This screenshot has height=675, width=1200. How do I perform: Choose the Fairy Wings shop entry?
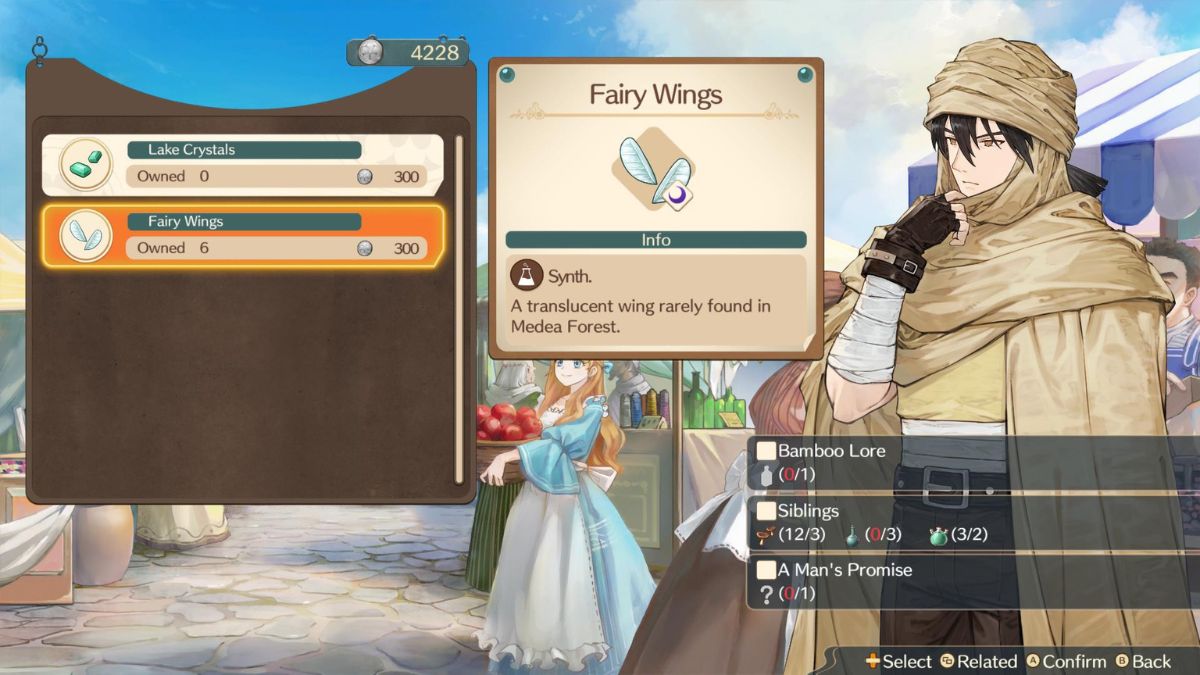pos(243,236)
